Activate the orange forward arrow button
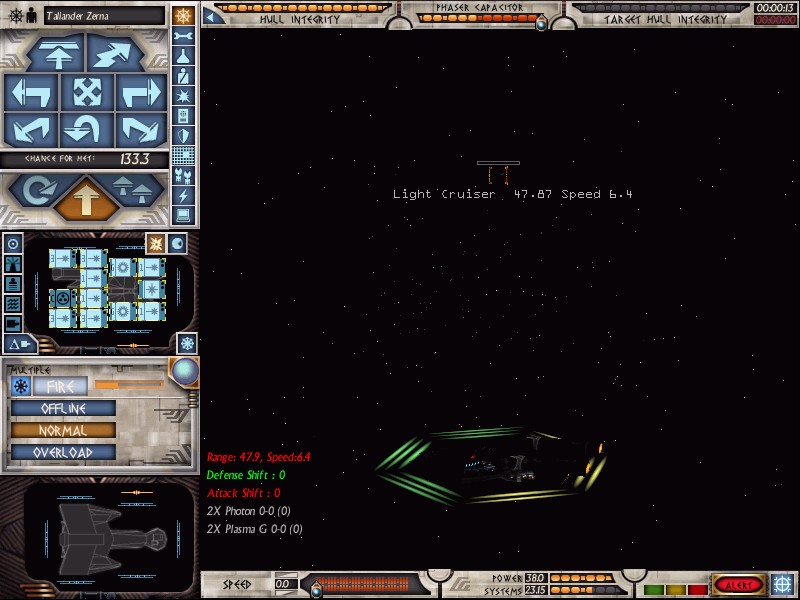 [x=86, y=198]
